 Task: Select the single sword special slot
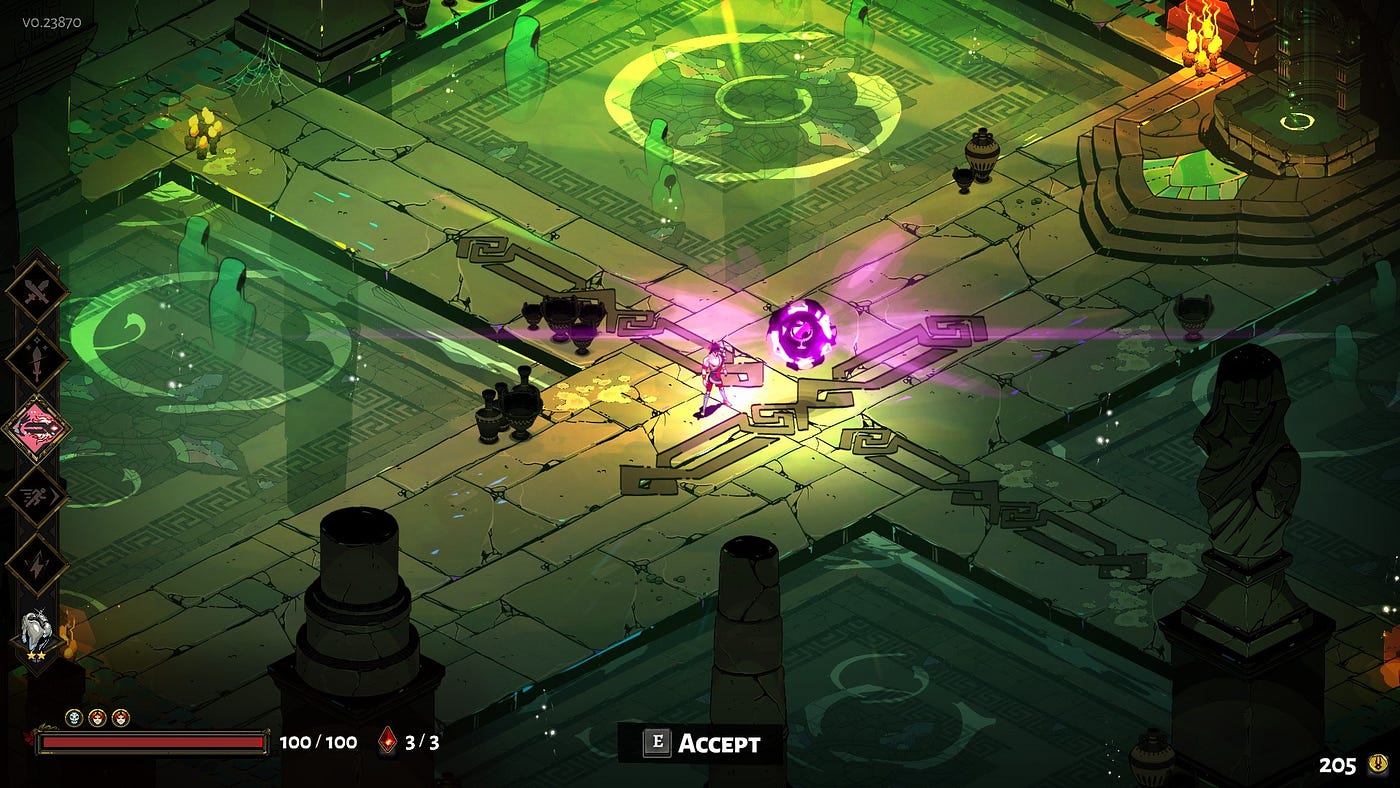point(37,360)
